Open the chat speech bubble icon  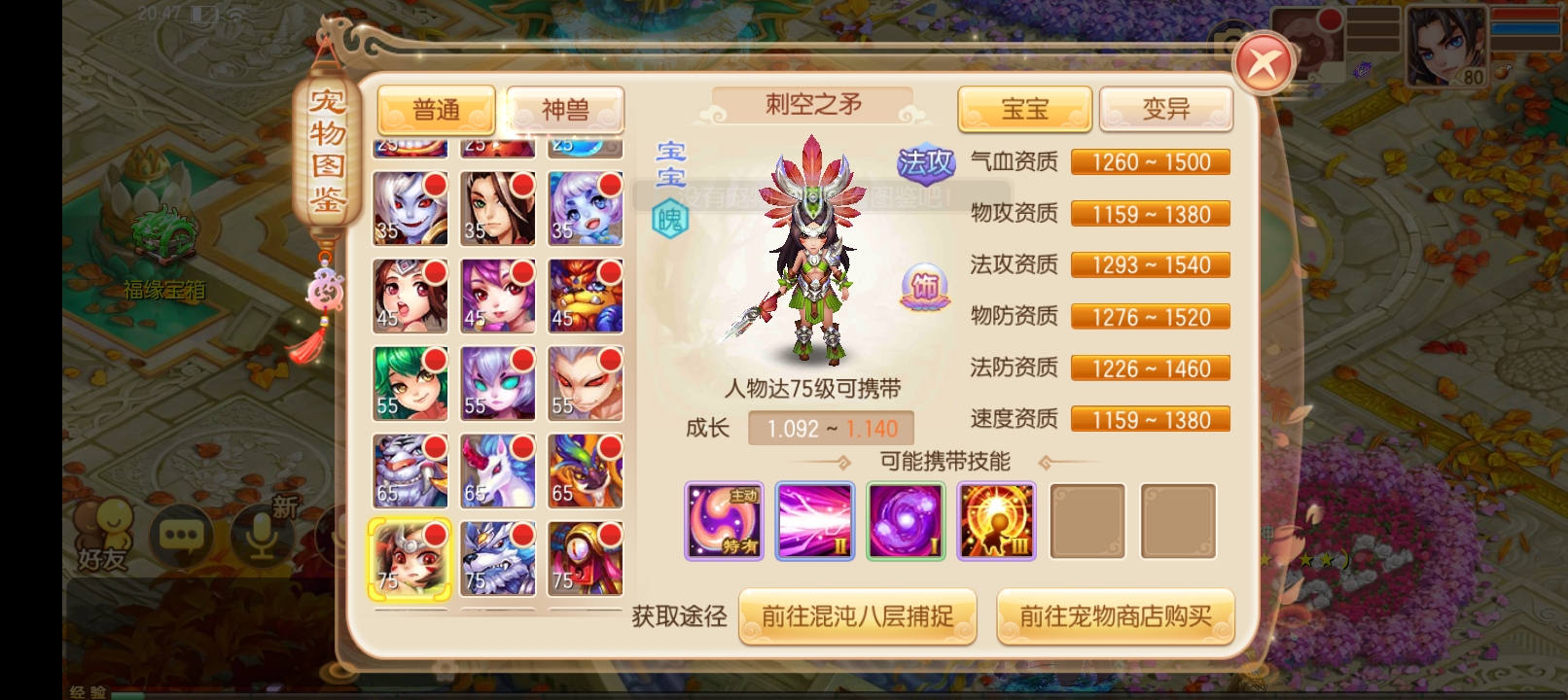(x=183, y=534)
